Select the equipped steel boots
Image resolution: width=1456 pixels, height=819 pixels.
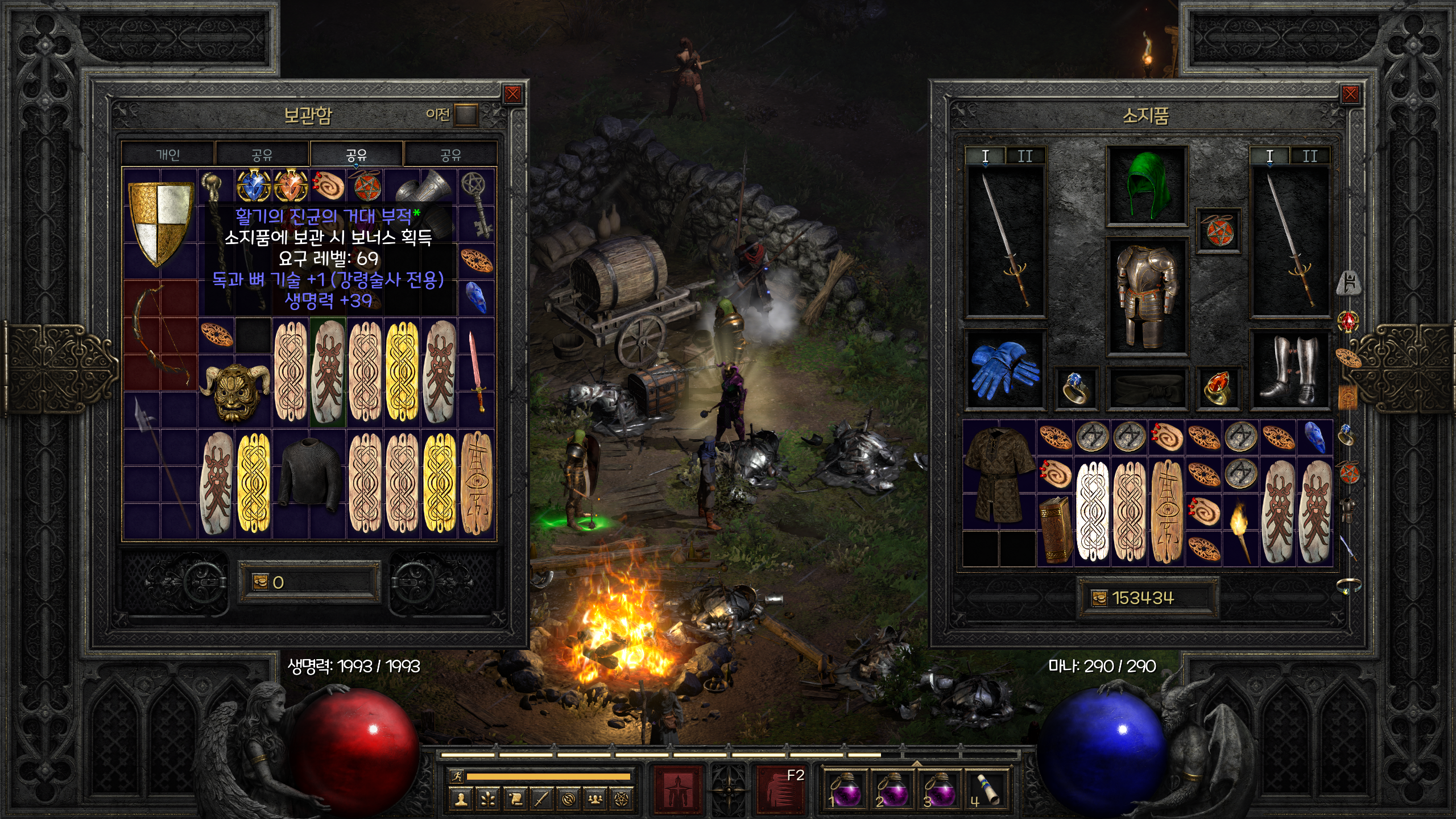[x=1289, y=370]
